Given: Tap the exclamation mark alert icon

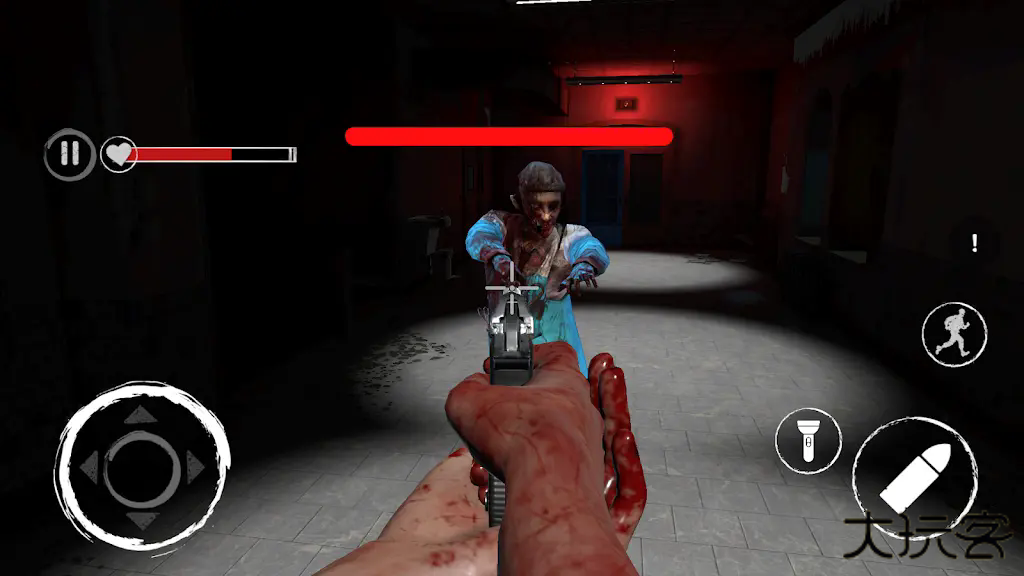Looking at the screenshot, I should [974, 242].
